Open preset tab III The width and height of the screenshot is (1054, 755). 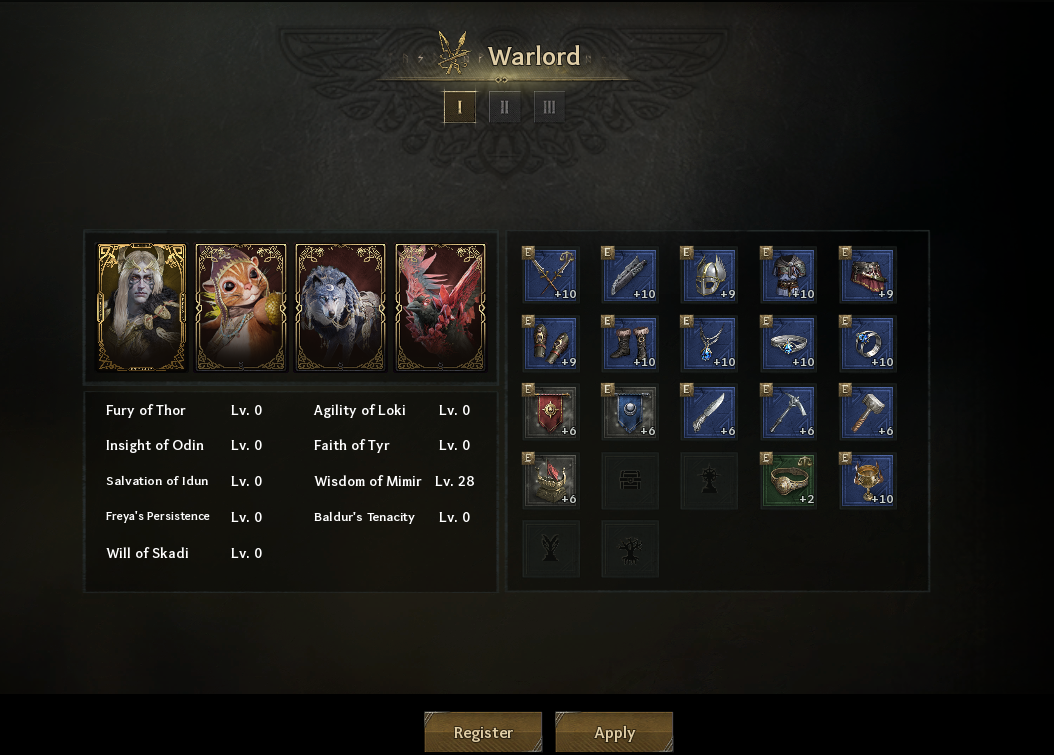coord(549,107)
